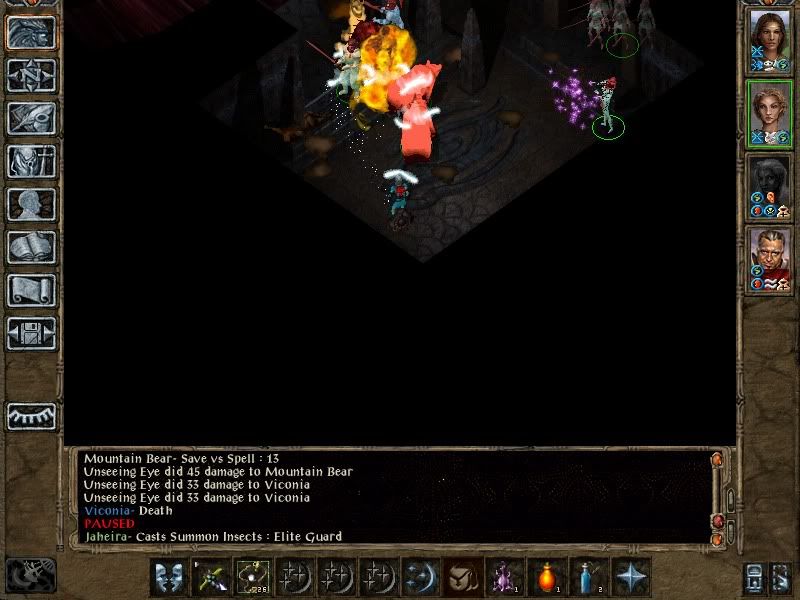This screenshot has width=800, height=600.
Task: Click the rest button with closed eye
Action: (31, 416)
